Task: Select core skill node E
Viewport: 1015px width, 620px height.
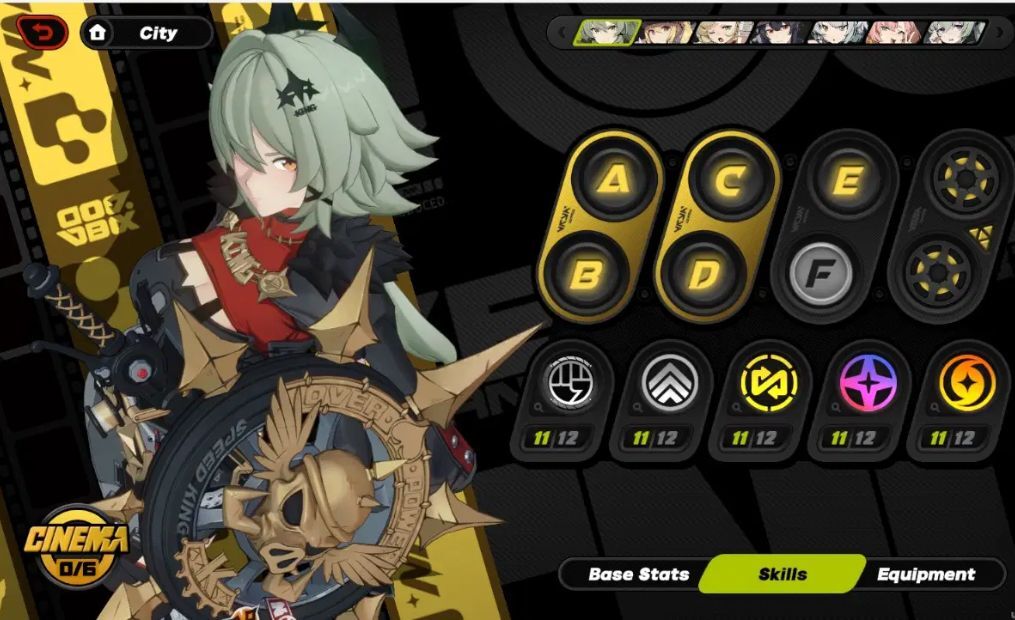Action: [849, 180]
